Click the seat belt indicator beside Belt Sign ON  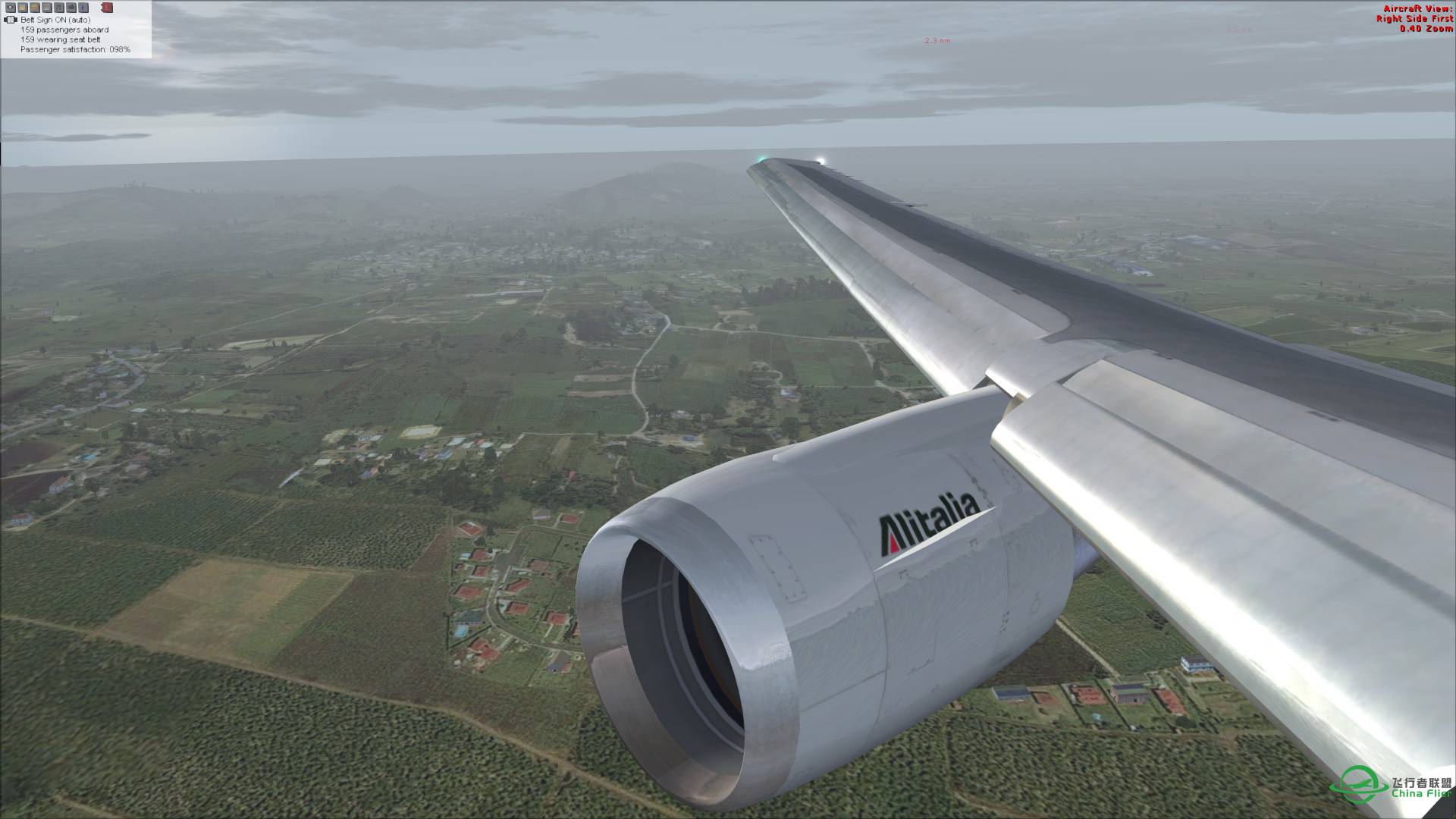coord(11,20)
